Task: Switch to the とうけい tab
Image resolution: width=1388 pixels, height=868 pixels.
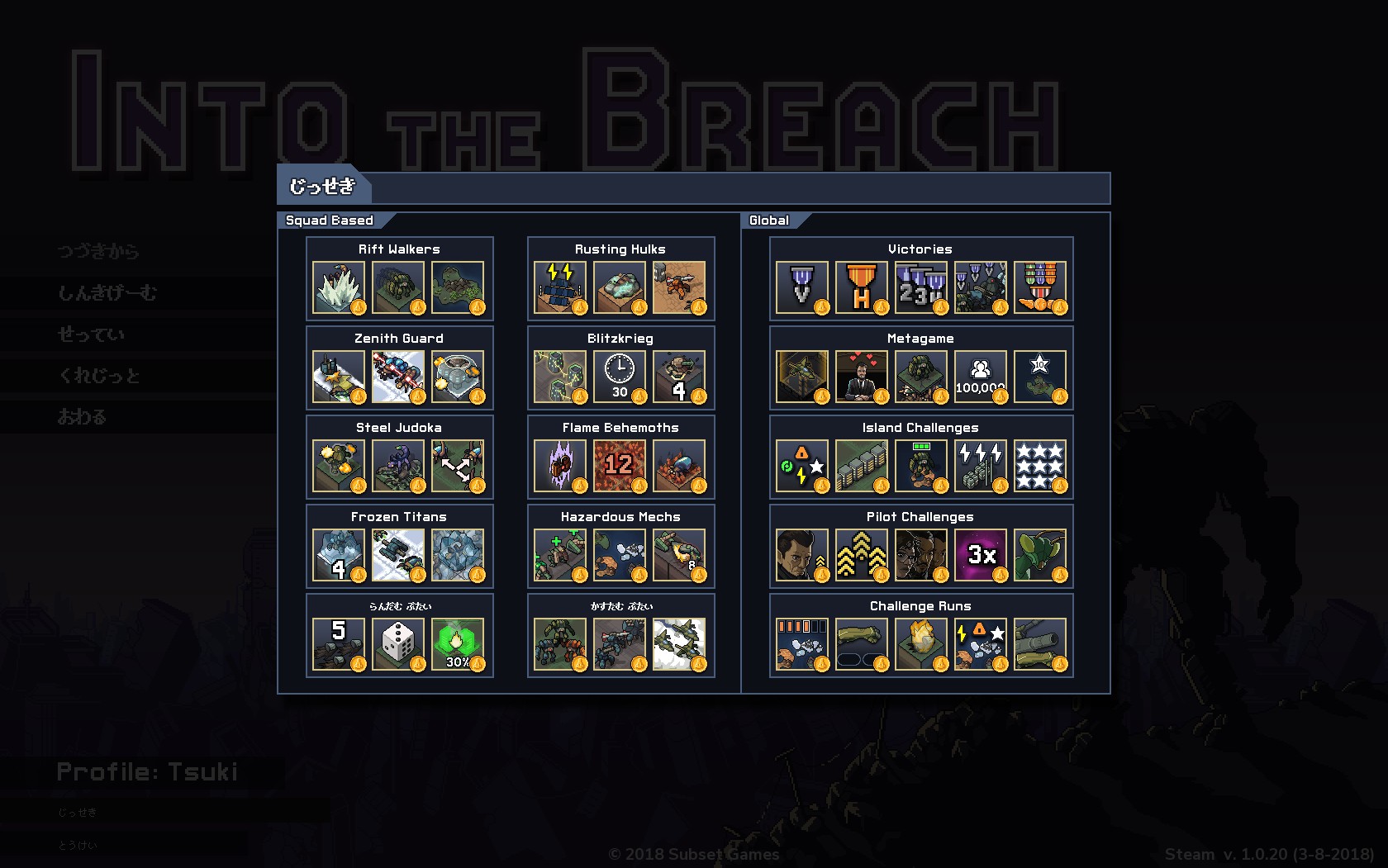Action: pos(78,845)
